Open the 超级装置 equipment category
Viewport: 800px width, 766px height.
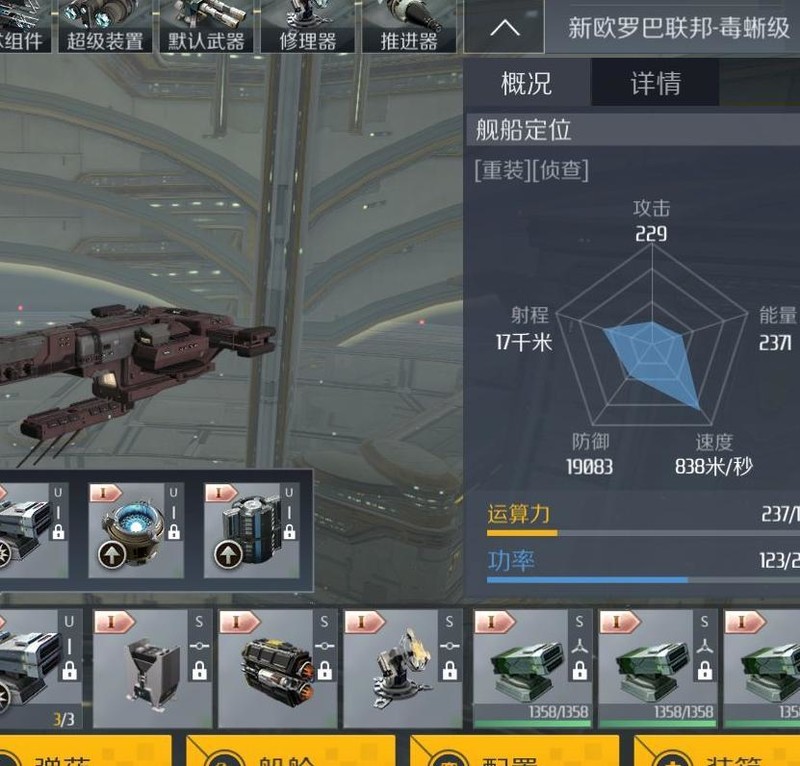point(105,26)
